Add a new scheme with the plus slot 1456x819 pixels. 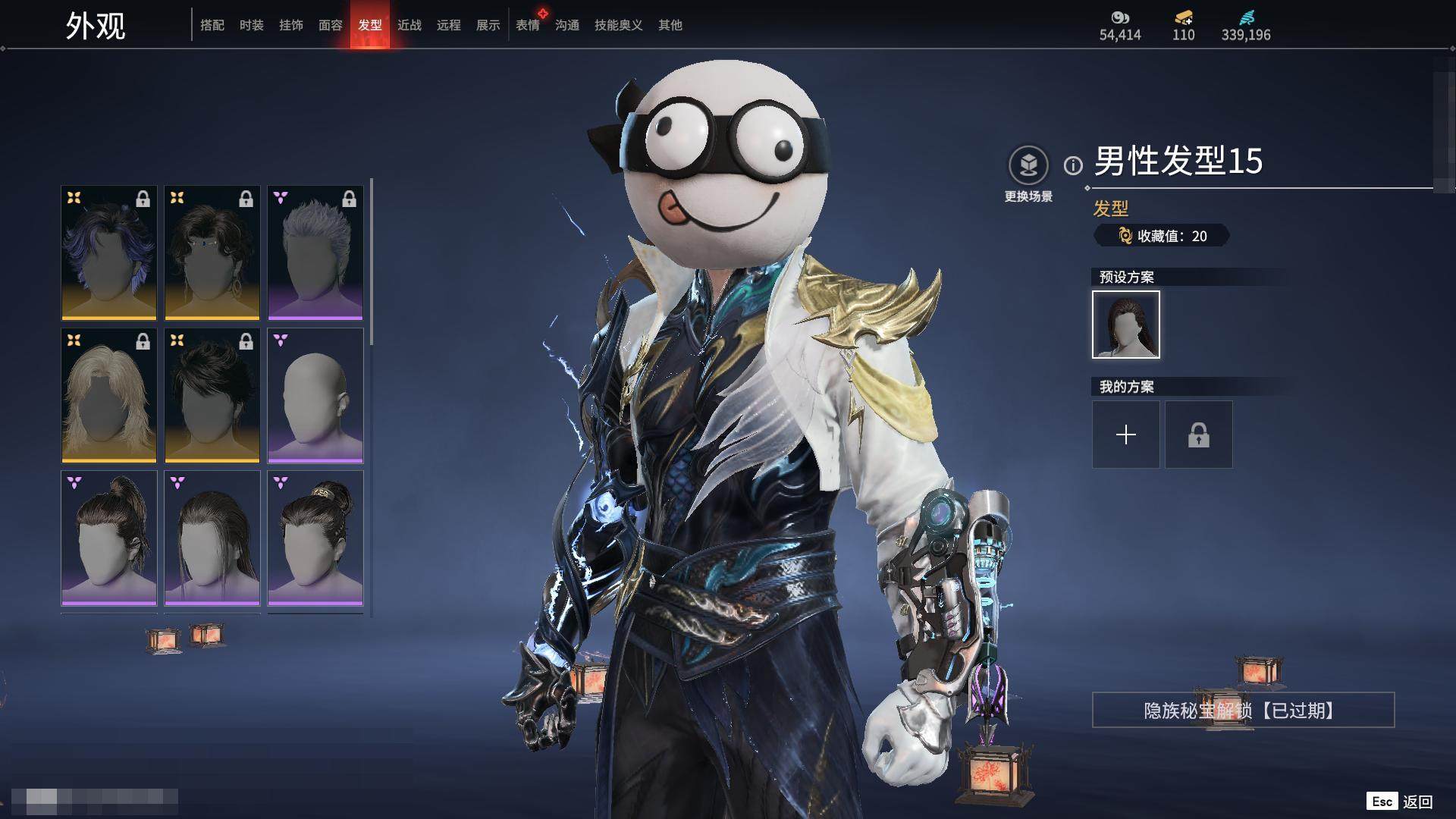1126,435
